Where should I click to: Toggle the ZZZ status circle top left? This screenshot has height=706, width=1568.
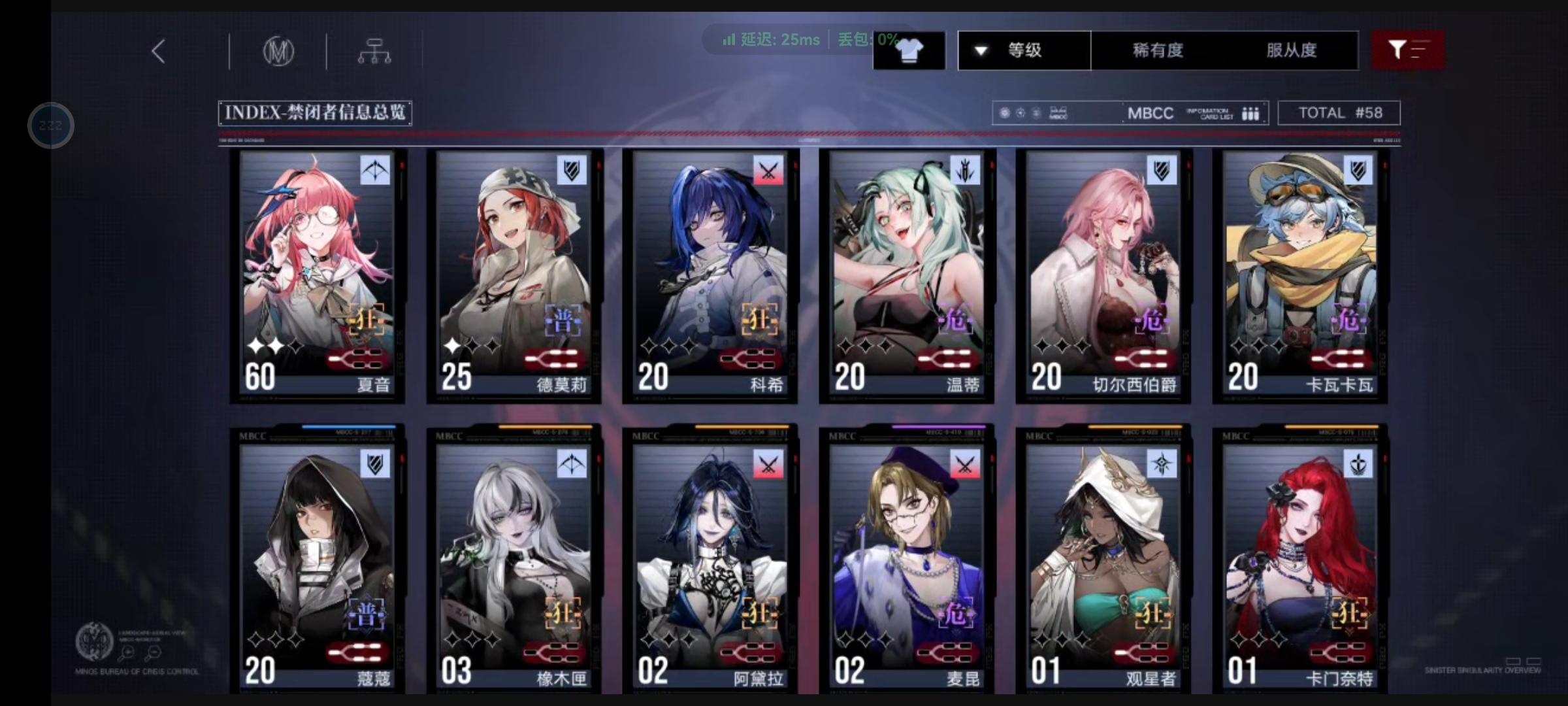[x=50, y=125]
